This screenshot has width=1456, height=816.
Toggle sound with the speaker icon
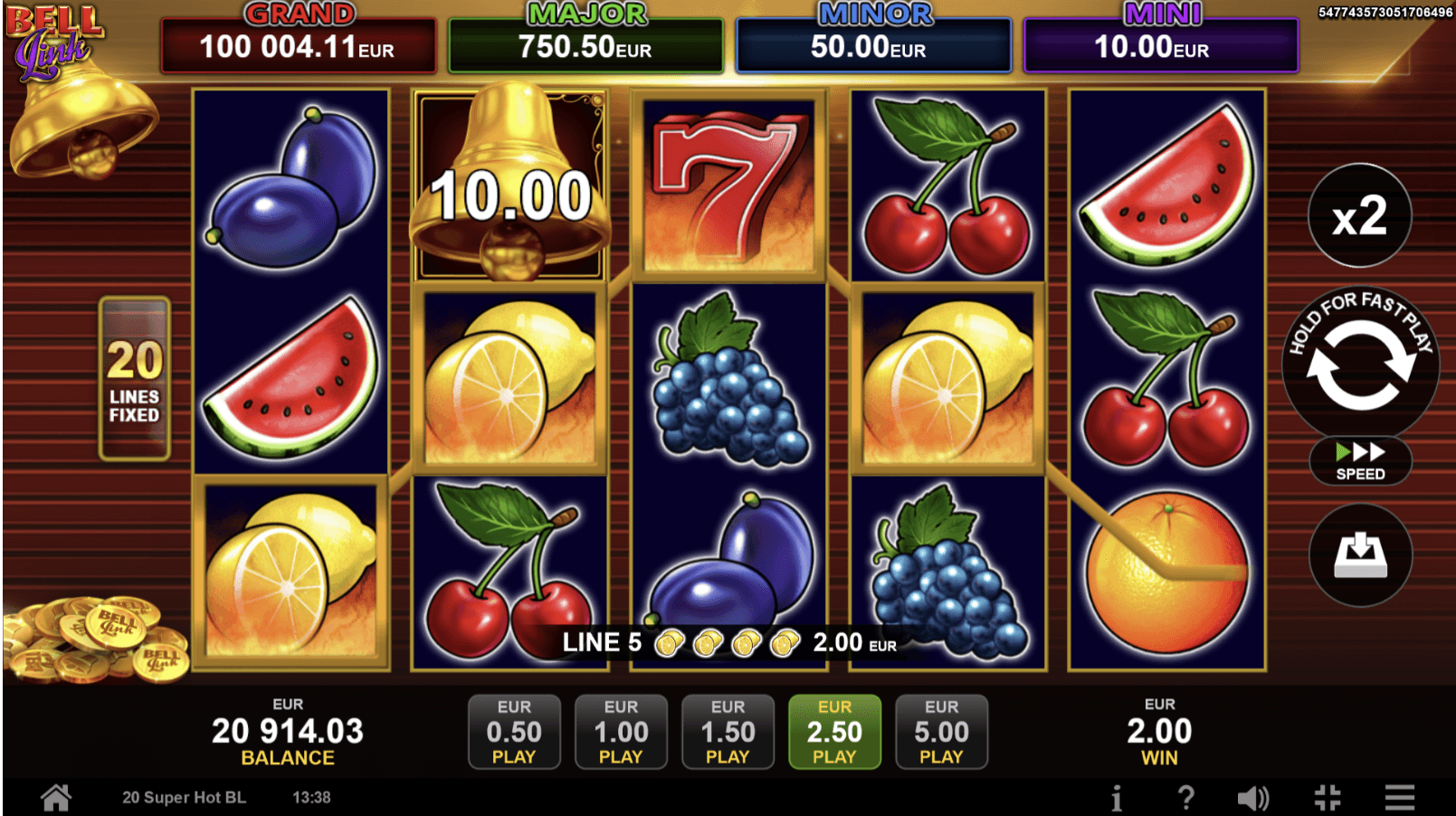click(x=1253, y=798)
